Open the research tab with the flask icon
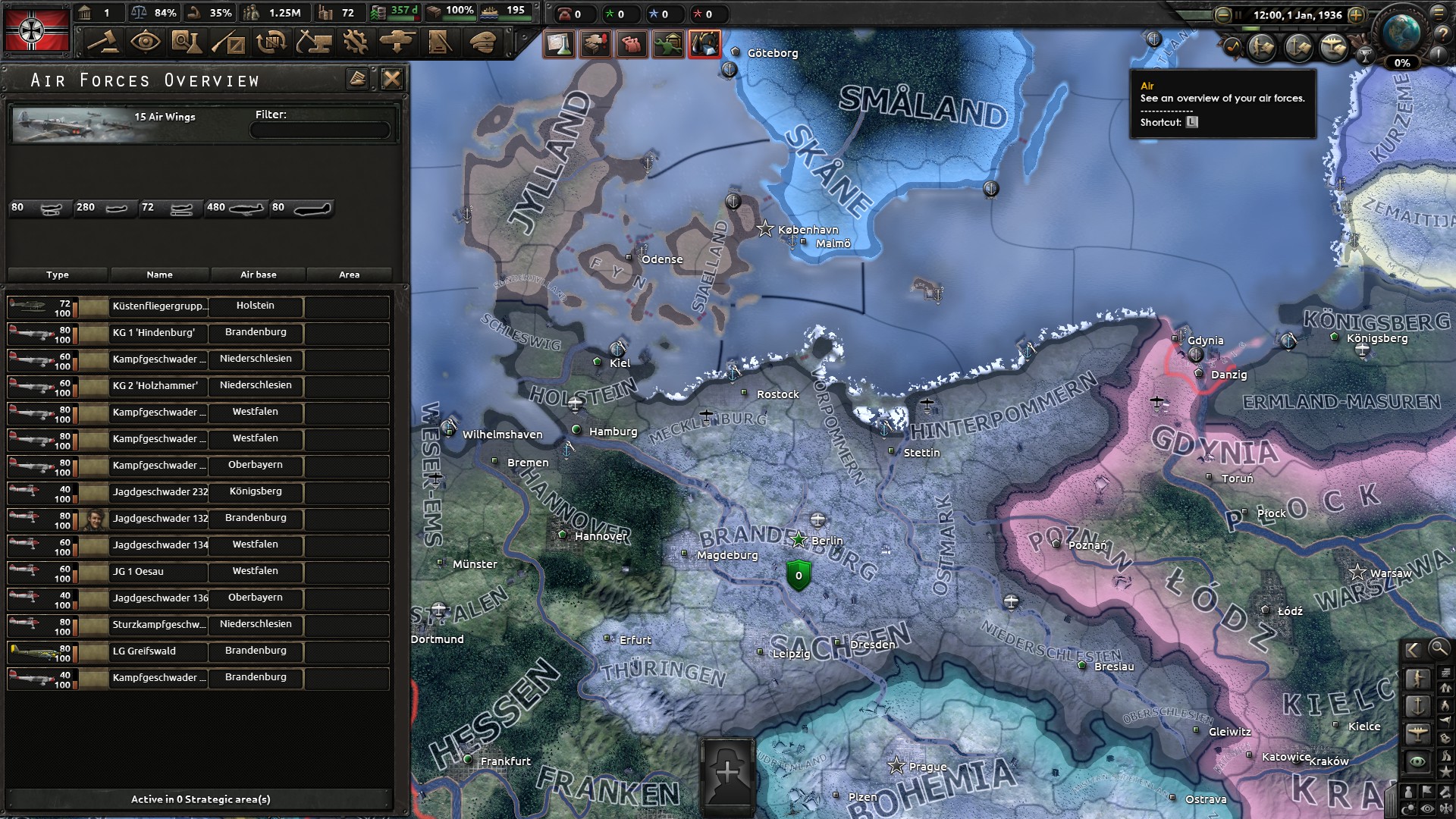 click(184, 42)
